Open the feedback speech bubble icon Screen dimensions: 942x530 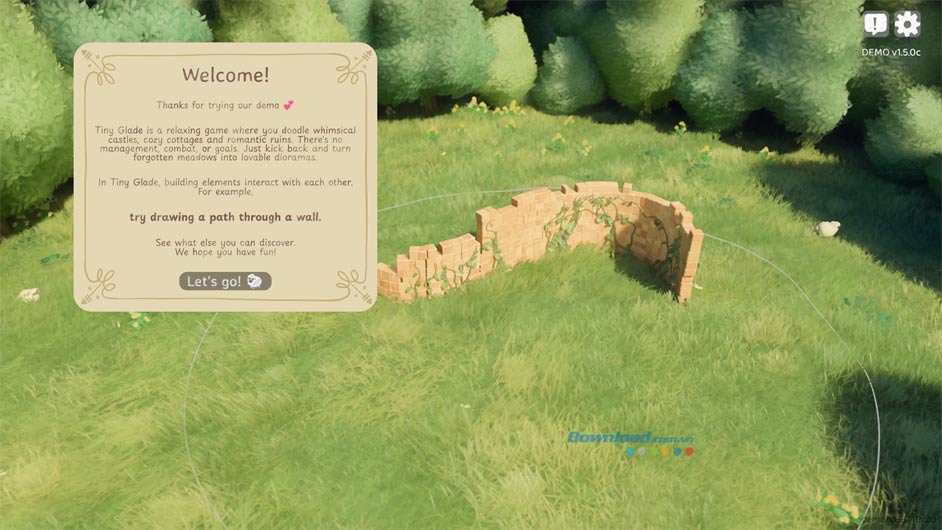pos(876,24)
